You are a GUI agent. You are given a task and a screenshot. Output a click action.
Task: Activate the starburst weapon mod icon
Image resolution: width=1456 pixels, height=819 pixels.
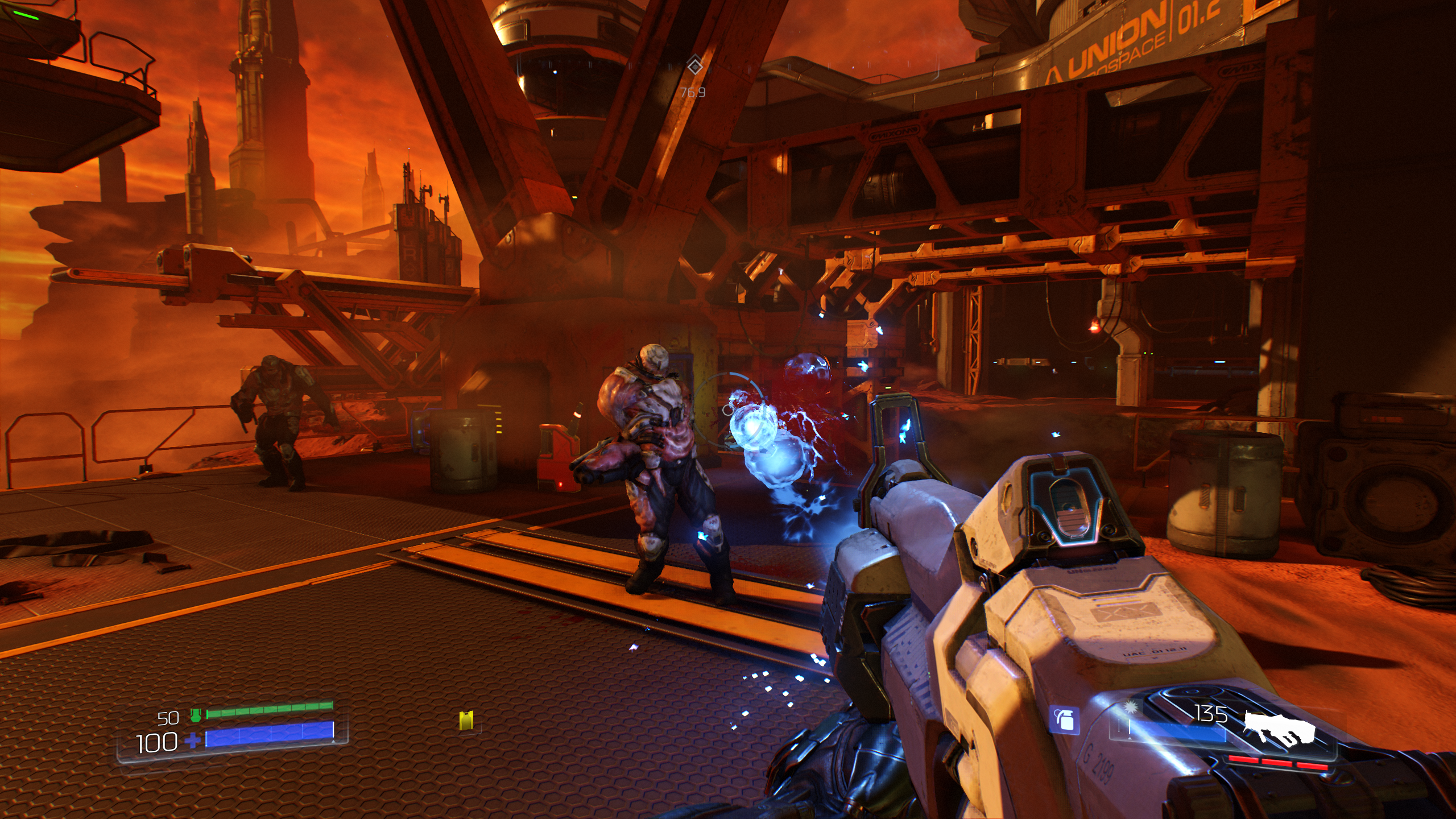tap(1128, 710)
